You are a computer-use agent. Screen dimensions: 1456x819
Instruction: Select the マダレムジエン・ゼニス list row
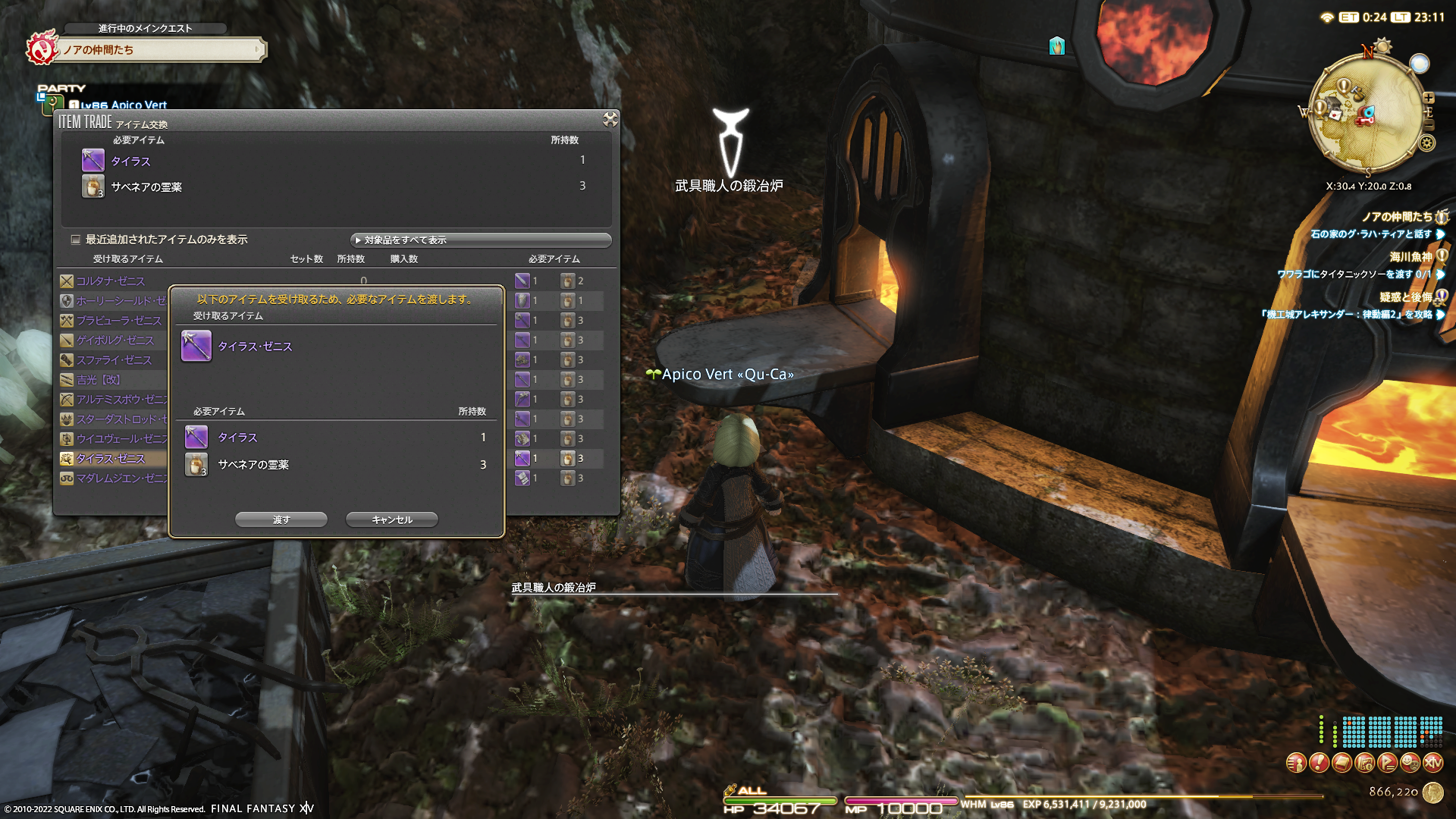click(114, 479)
